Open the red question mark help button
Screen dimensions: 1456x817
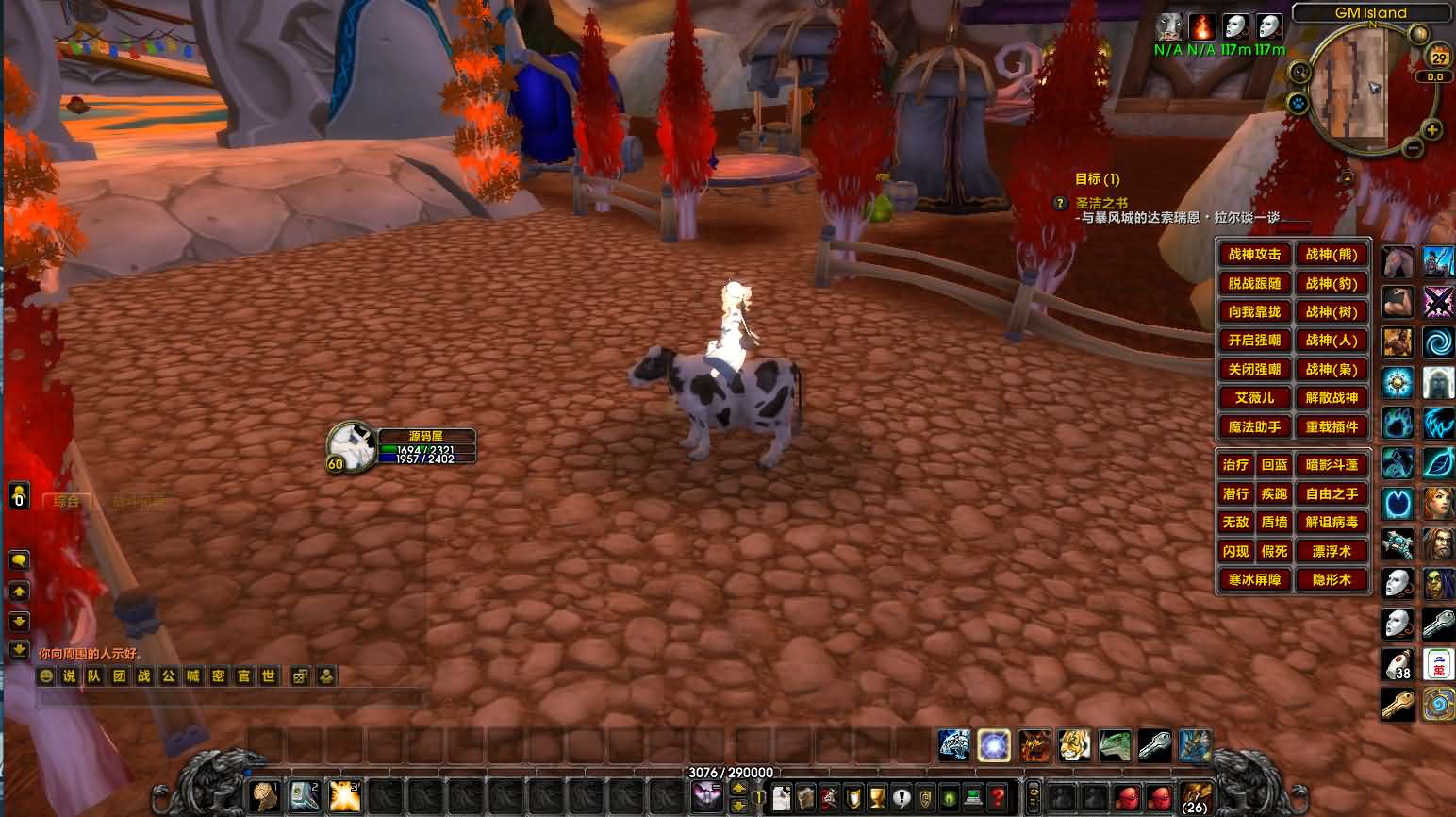click(998, 797)
